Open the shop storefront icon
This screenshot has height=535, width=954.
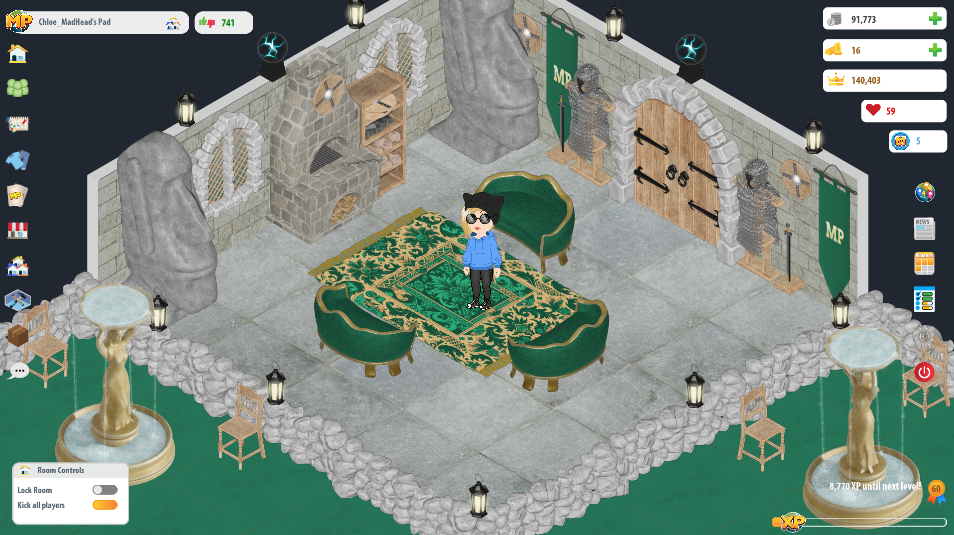[x=17, y=230]
